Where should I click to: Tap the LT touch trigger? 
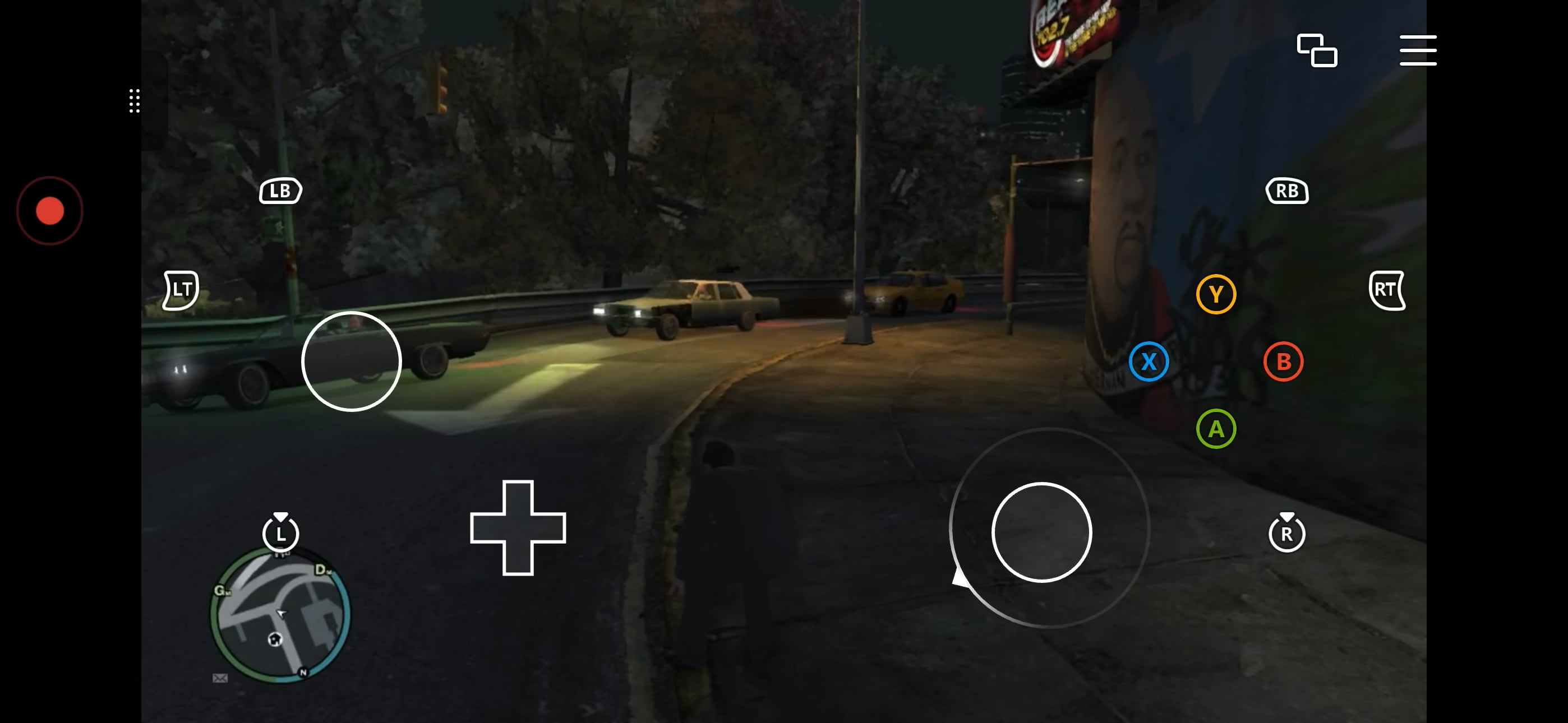181,290
